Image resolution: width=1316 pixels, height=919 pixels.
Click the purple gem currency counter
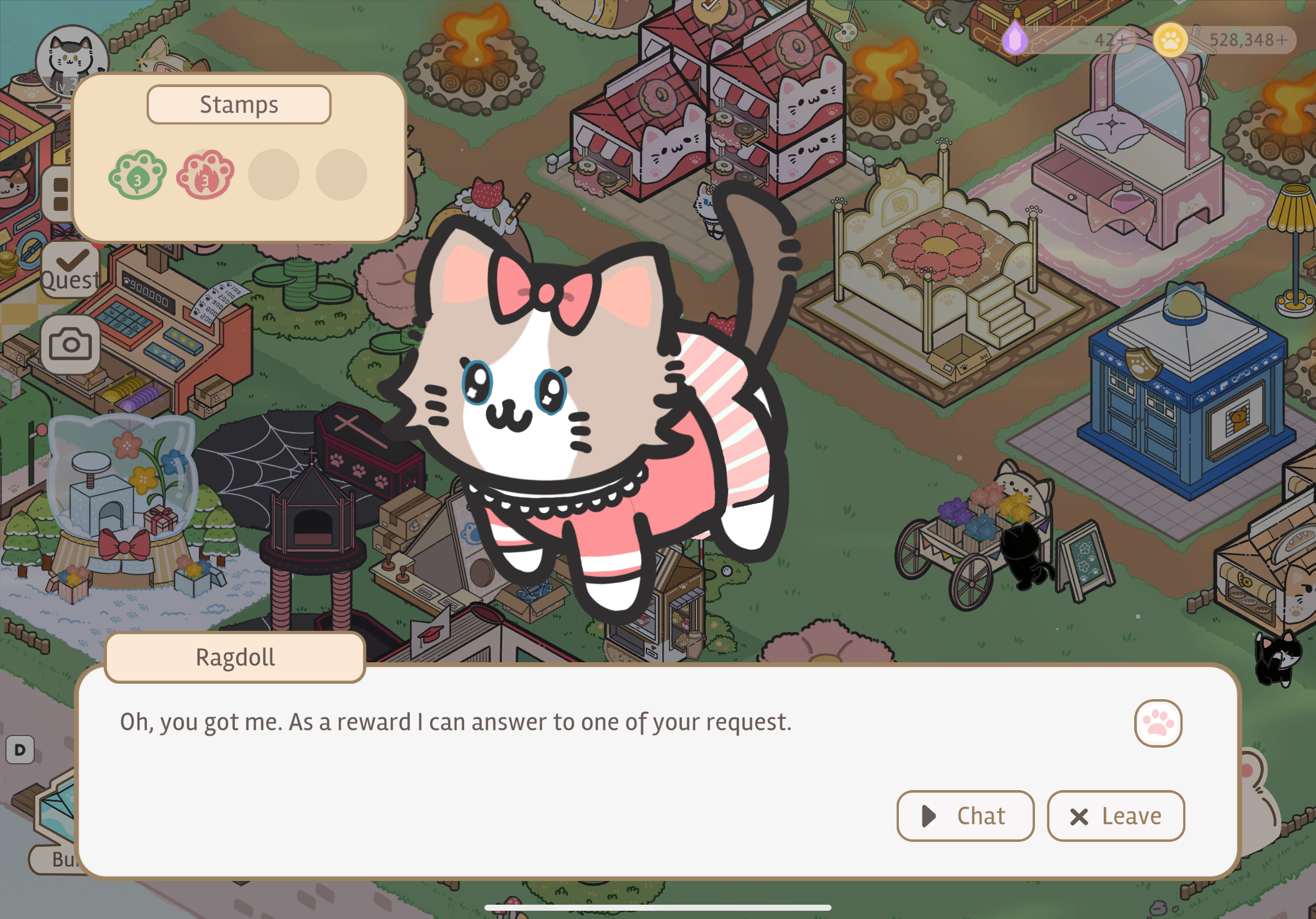pos(1069,40)
